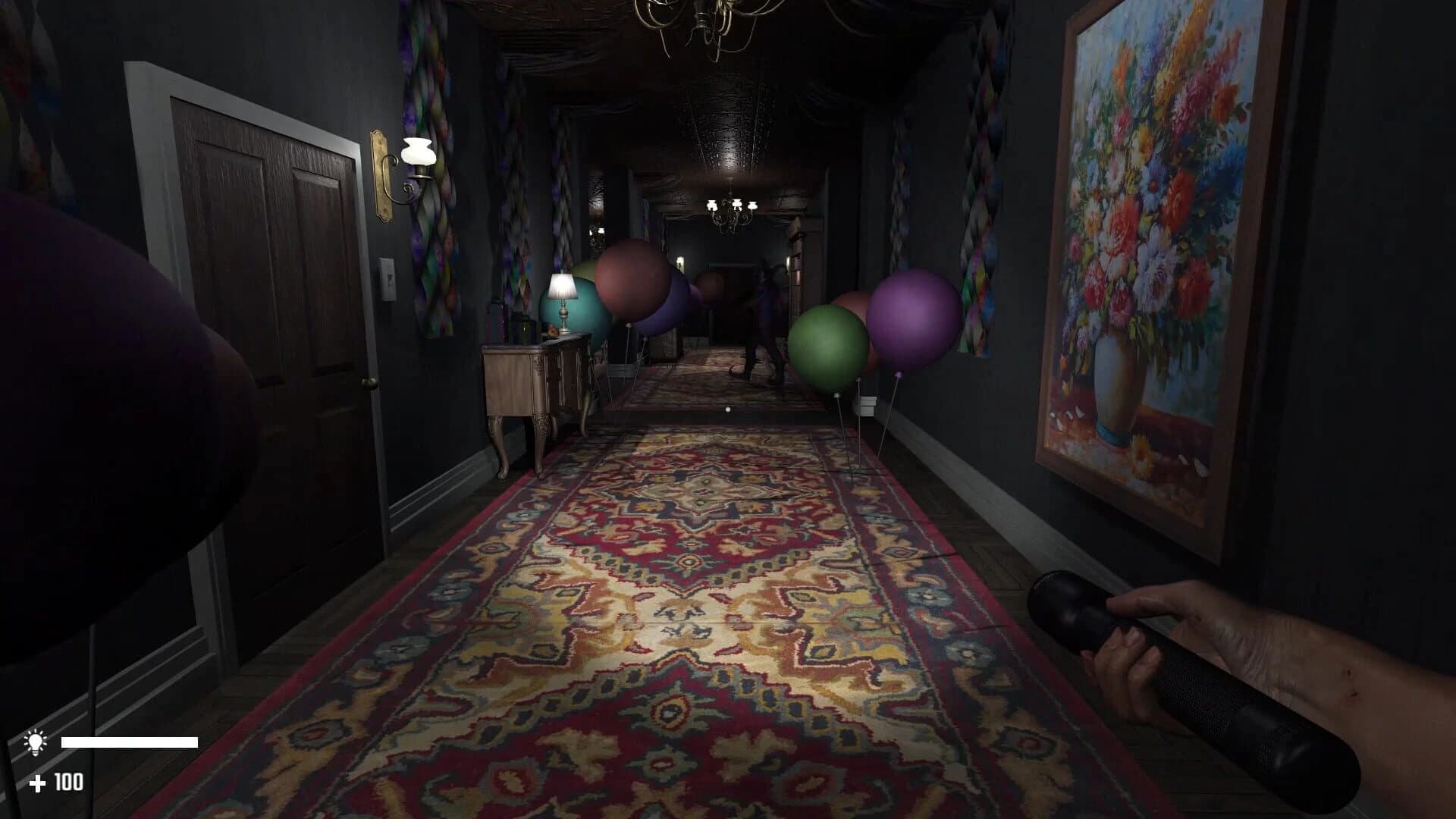Image resolution: width=1456 pixels, height=819 pixels.
Task: Click the red patterned hallway rug
Action: coord(682,607)
